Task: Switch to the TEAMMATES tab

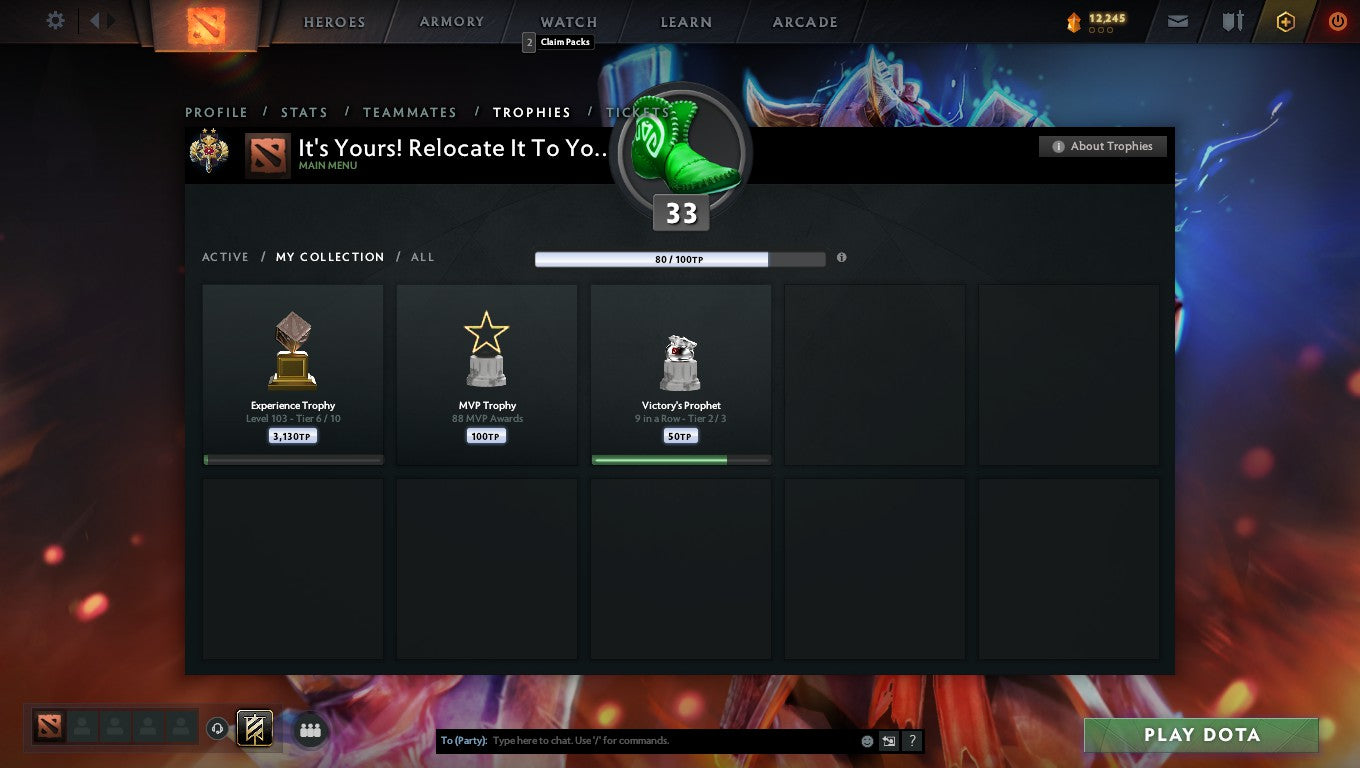Action: click(409, 112)
